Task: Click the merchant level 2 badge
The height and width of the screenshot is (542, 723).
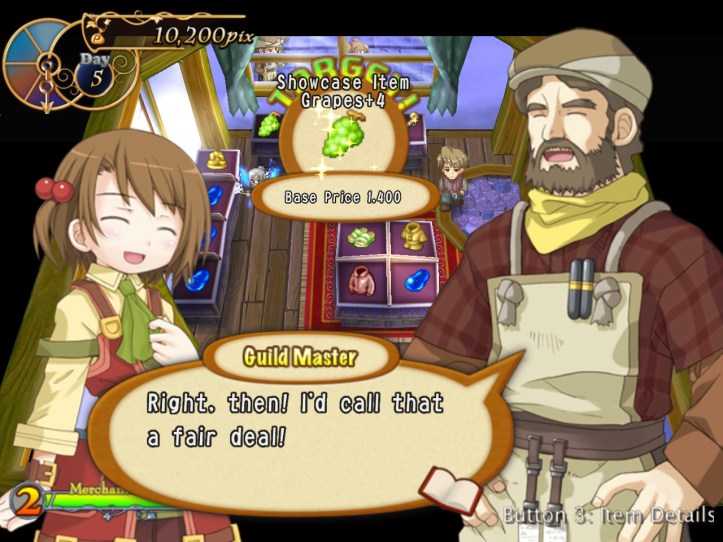Action: (x=27, y=499)
